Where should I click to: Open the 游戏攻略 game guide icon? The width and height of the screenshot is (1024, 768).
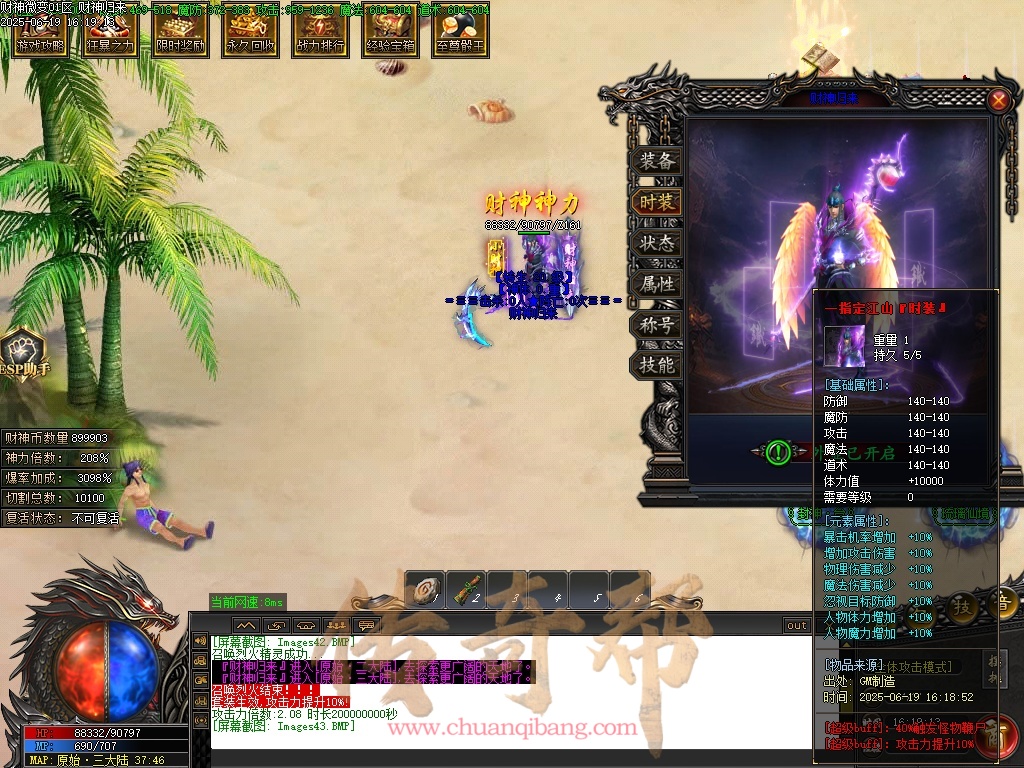(40, 34)
